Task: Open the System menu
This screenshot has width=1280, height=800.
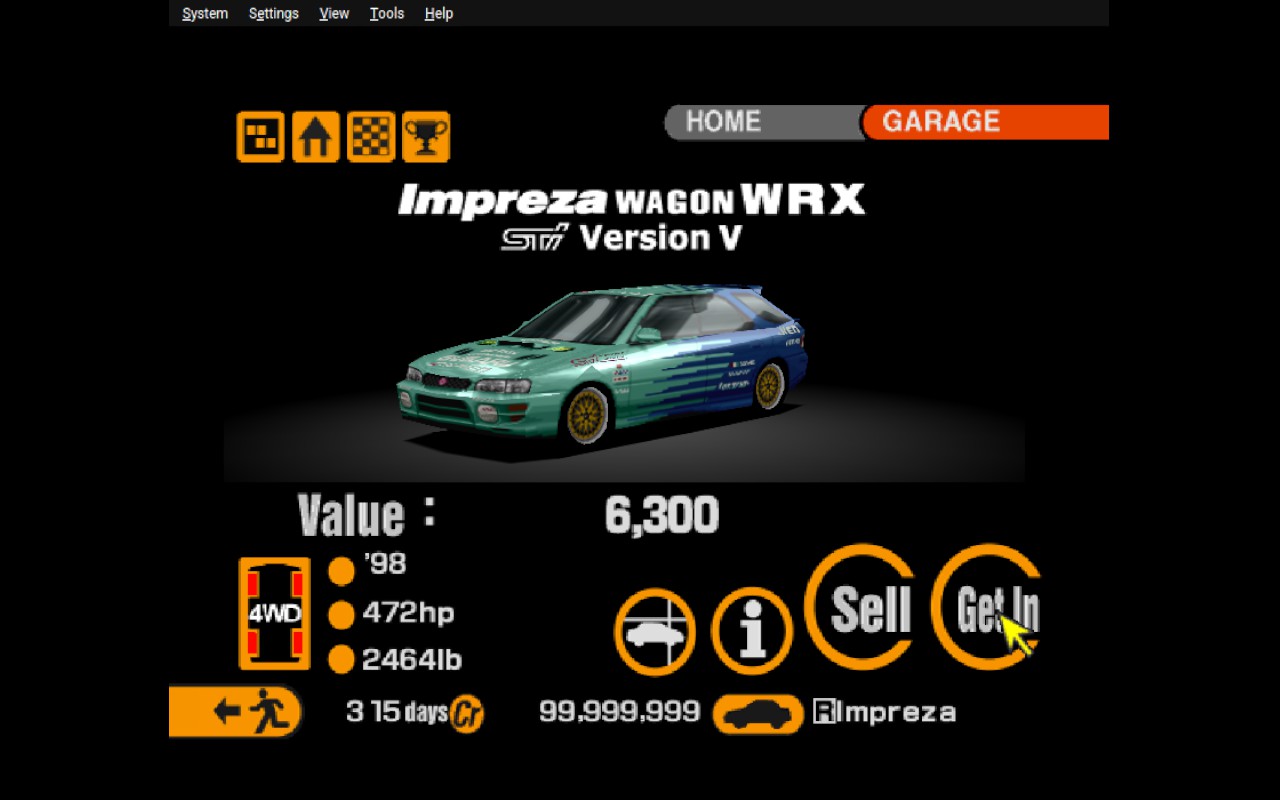Action: coord(204,13)
